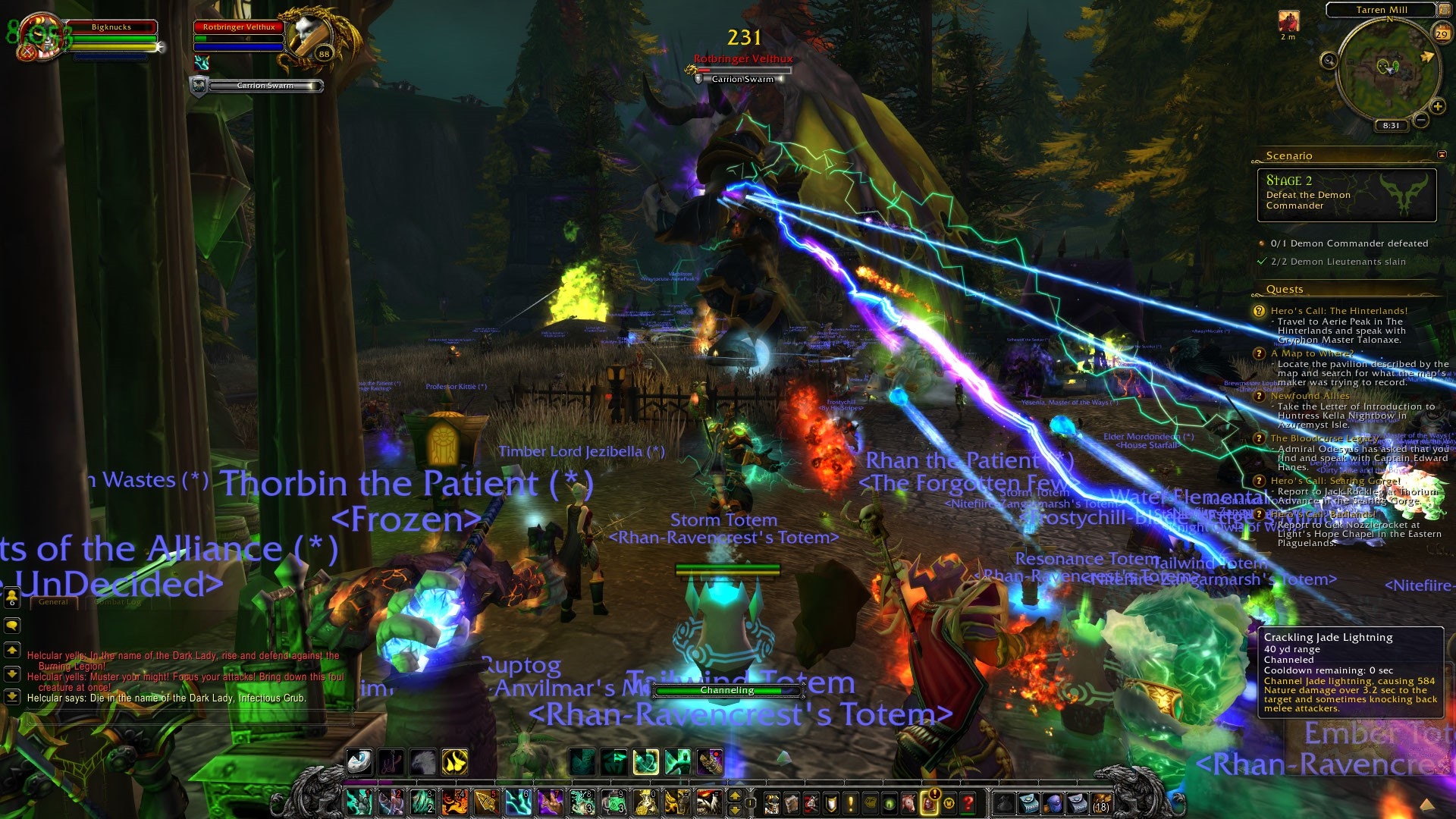Zoom in the minimap with plus button

click(1437, 106)
